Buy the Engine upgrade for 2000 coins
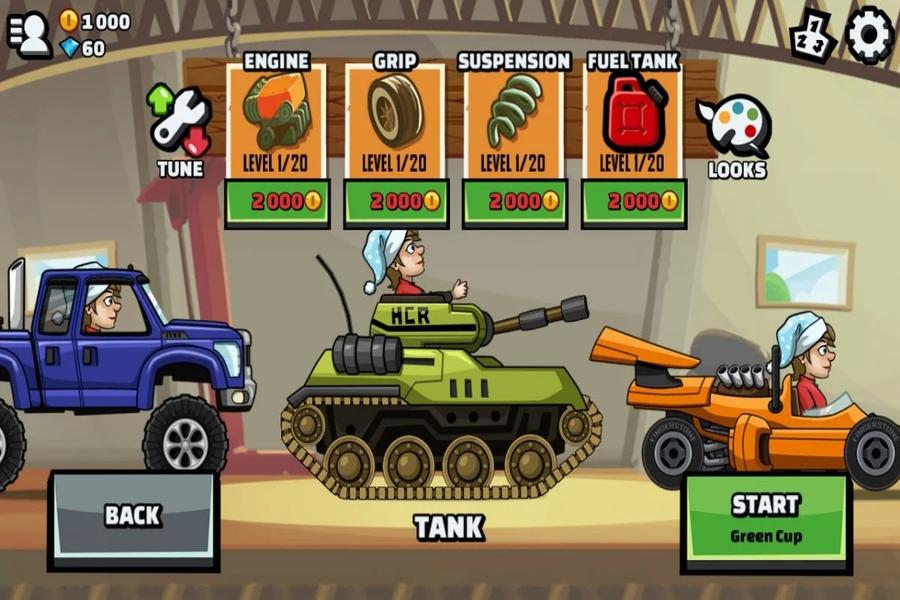 click(276, 202)
